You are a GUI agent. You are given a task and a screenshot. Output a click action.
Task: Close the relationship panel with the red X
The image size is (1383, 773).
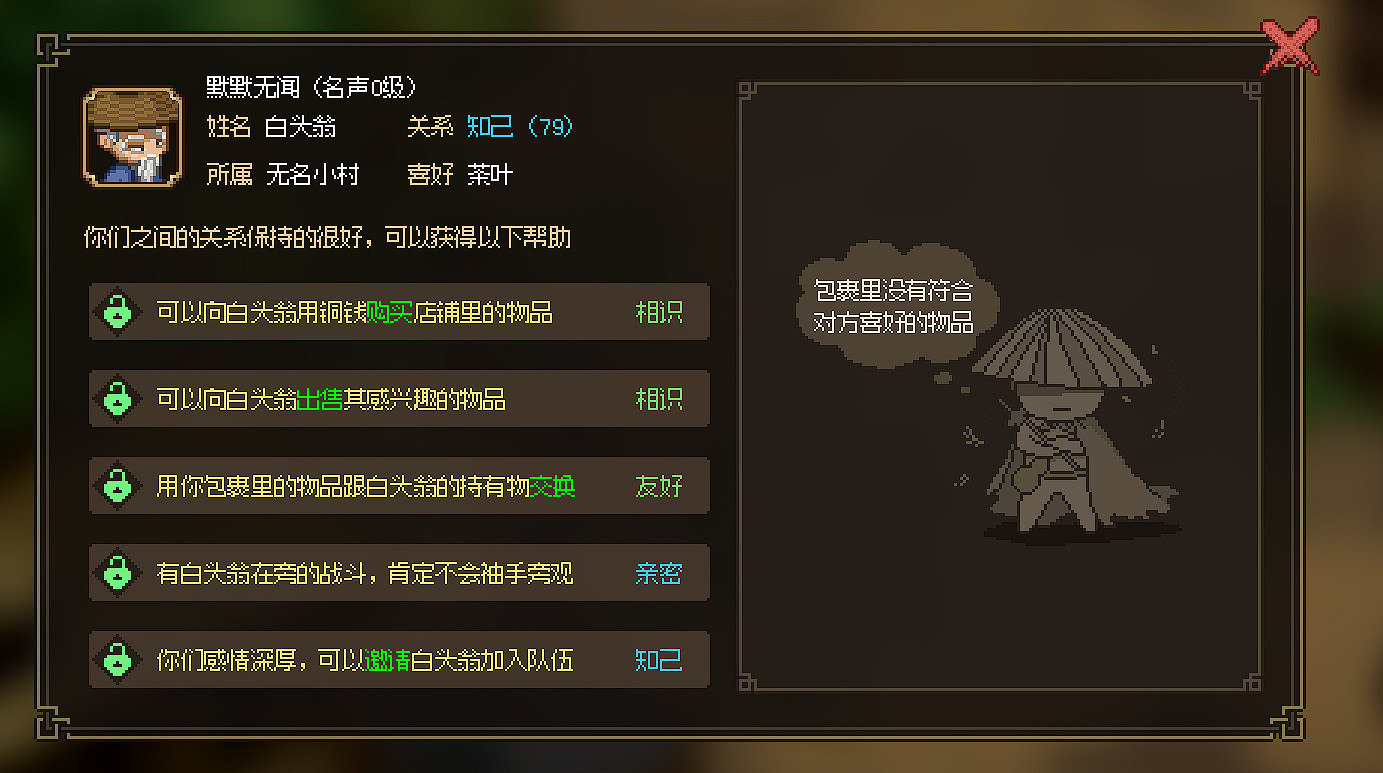point(1291,44)
